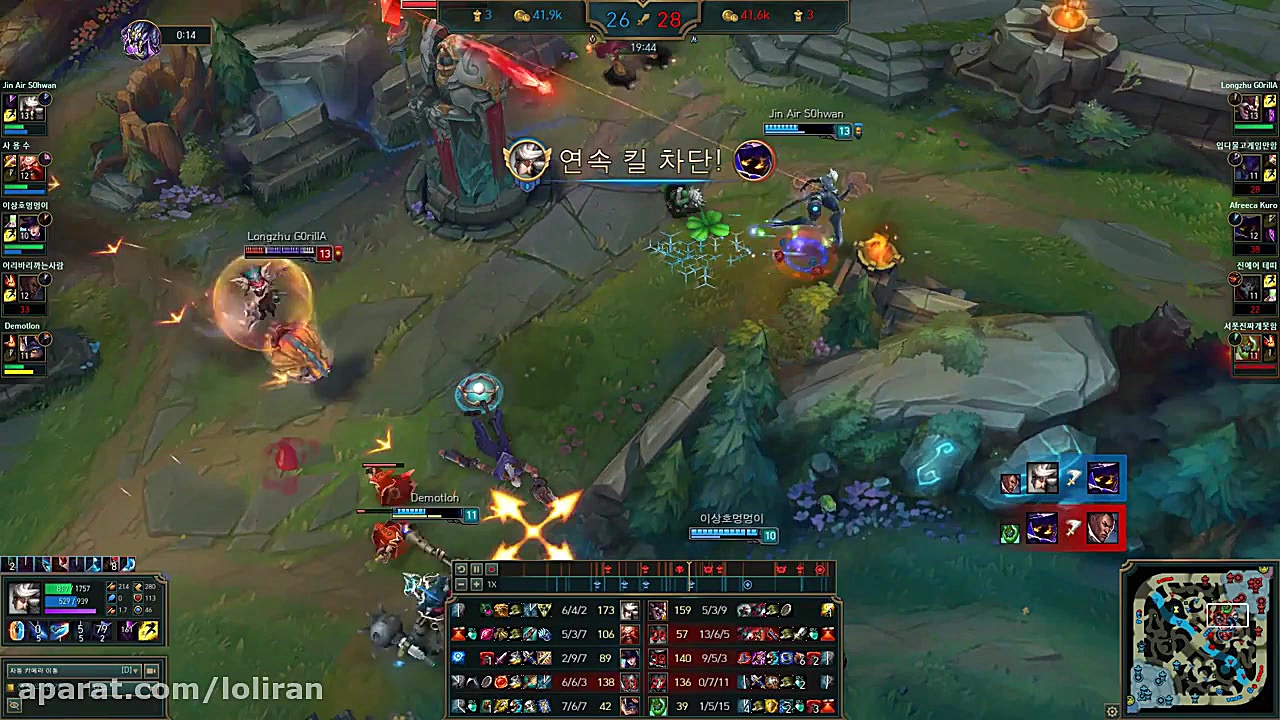Screen dimensions: 1280x720
Task: Click a point on the replay timeline
Action: pos(700,572)
